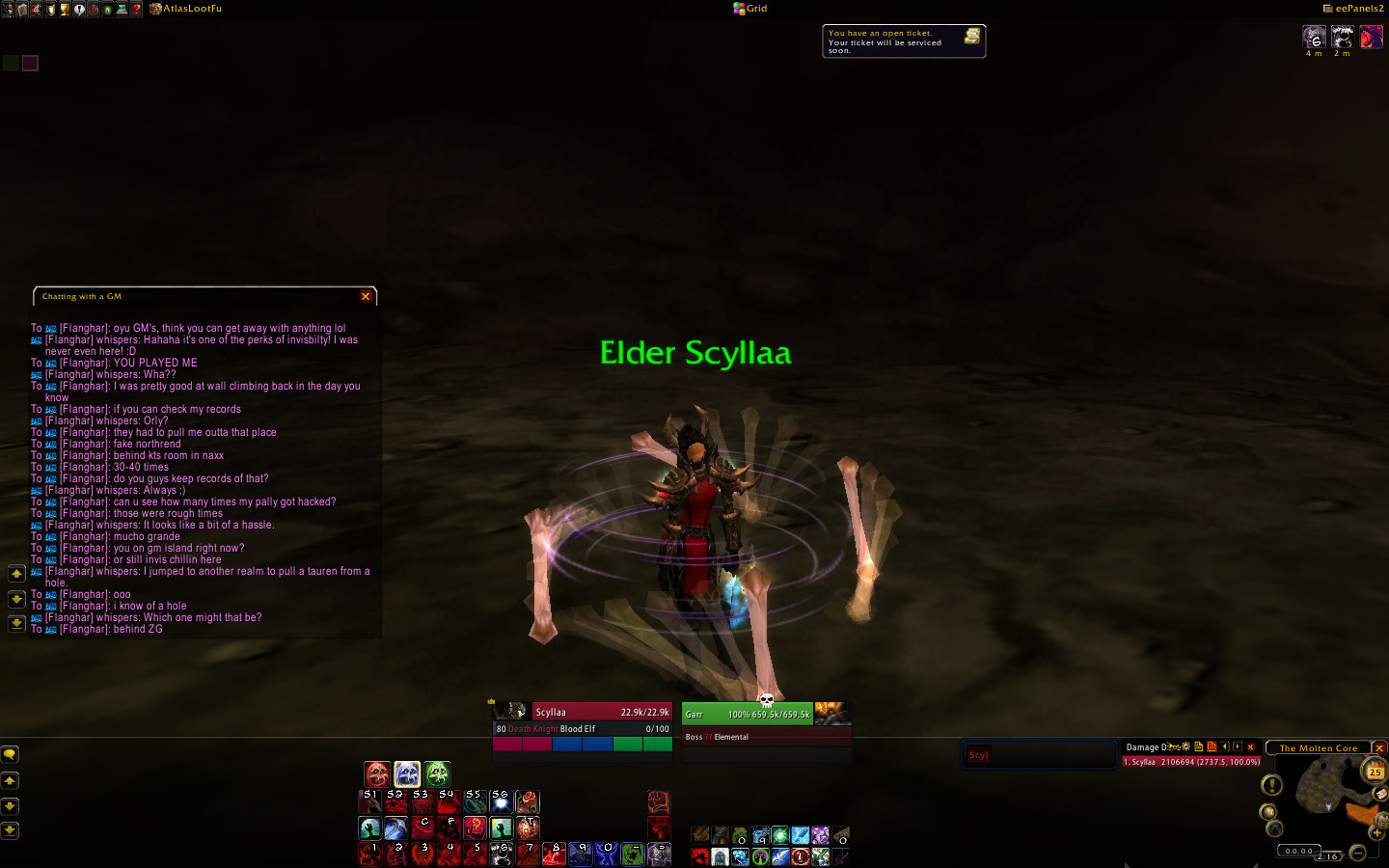Activate the blue skull presence icon
The height and width of the screenshot is (868, 1389).
tap(407, 773)
